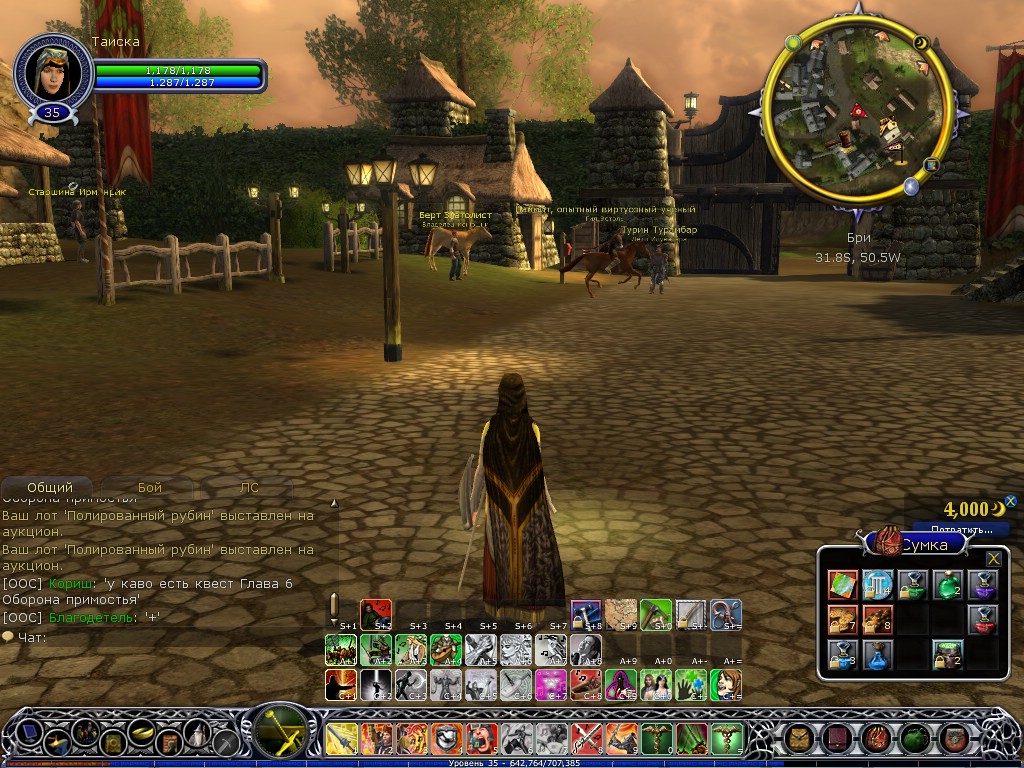The height and width of the screenshot is (768, 1024).
Task: Use the green hand with cross skill
Action: pyautogui.click(x=689, y=685)
